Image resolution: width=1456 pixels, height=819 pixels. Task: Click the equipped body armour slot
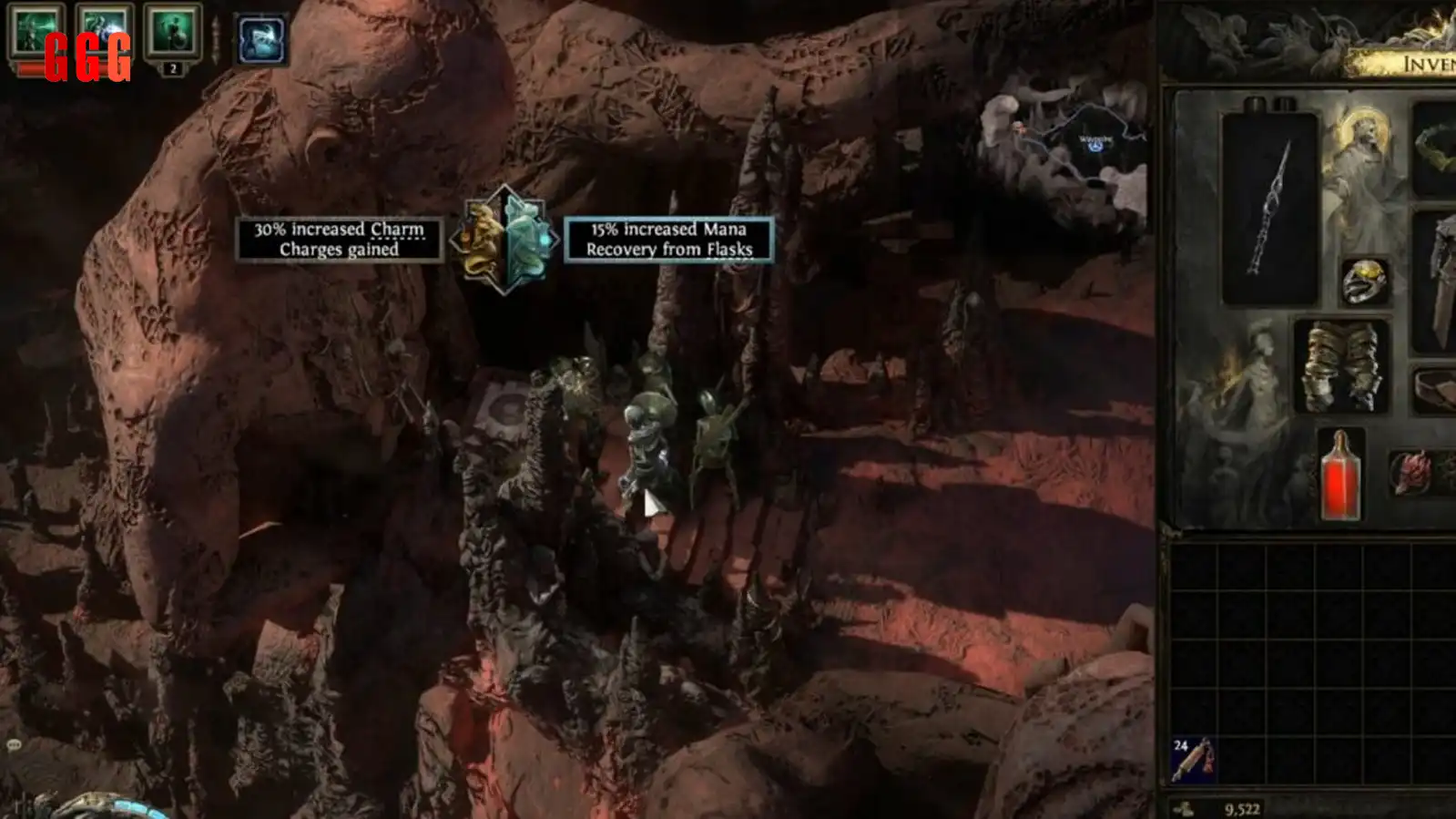1439,282
